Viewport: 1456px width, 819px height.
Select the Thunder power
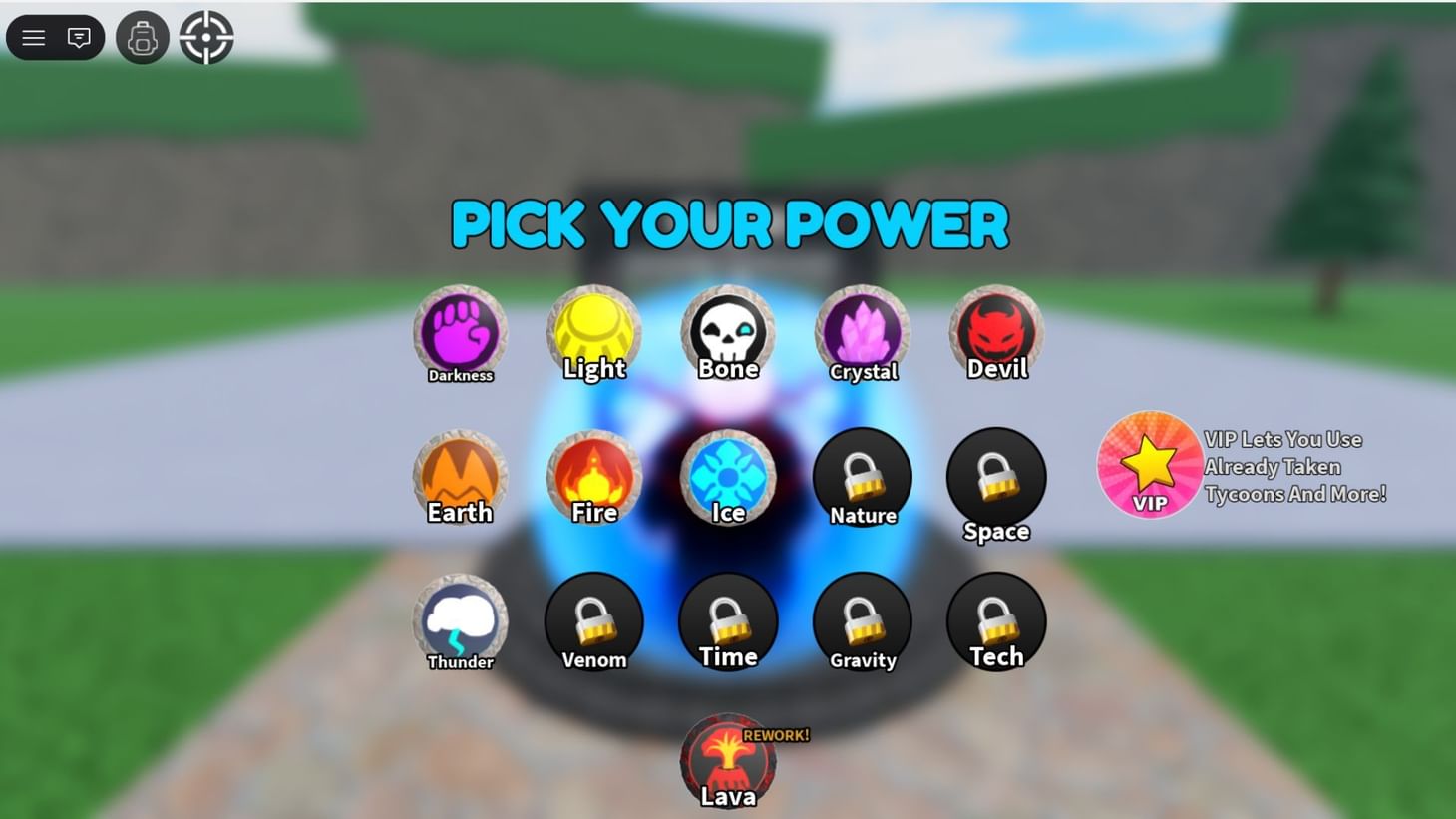coord(460,618)
